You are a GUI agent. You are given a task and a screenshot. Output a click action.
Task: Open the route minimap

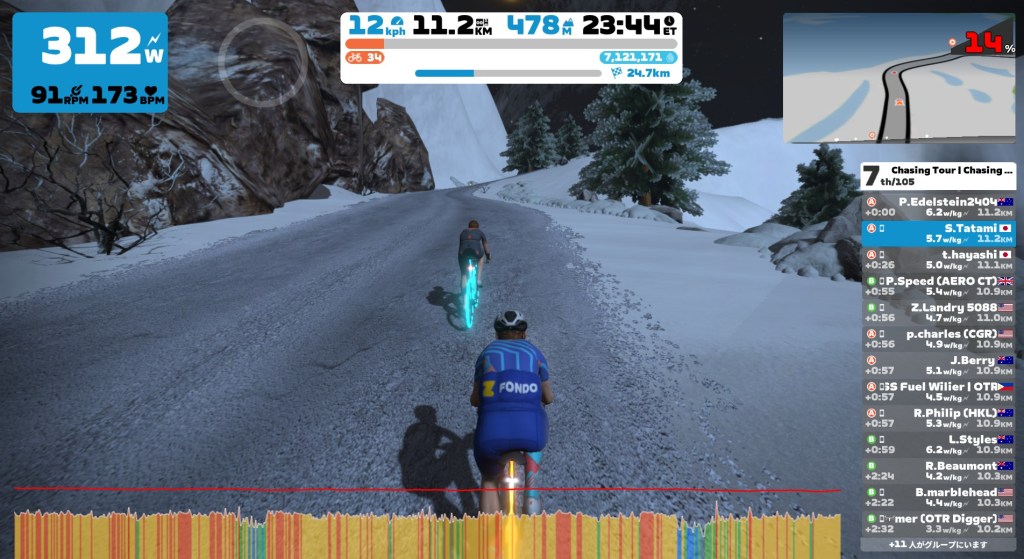[x=898, y=77]
